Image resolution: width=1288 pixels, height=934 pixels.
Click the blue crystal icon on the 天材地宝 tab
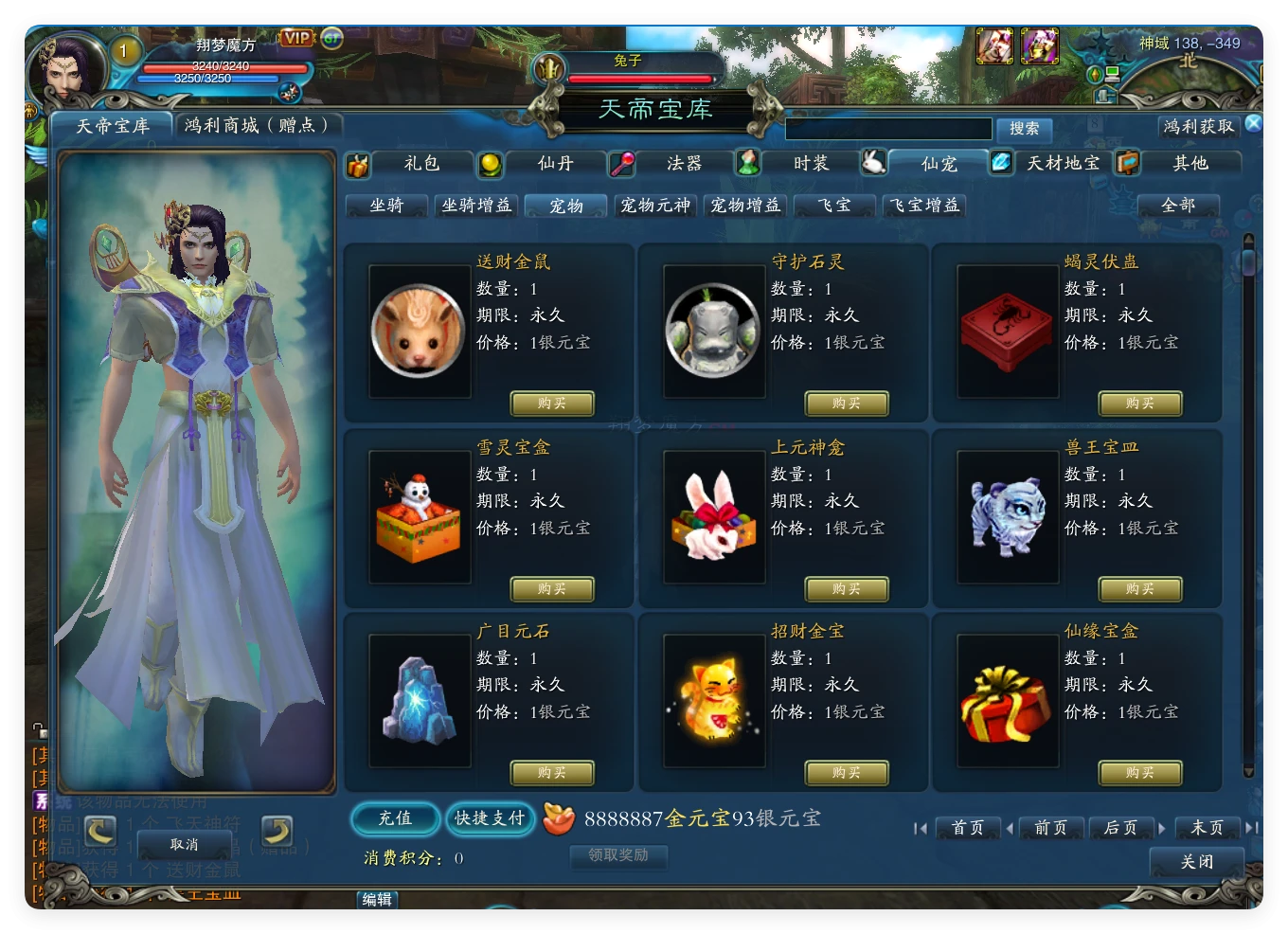(1000, 162)
